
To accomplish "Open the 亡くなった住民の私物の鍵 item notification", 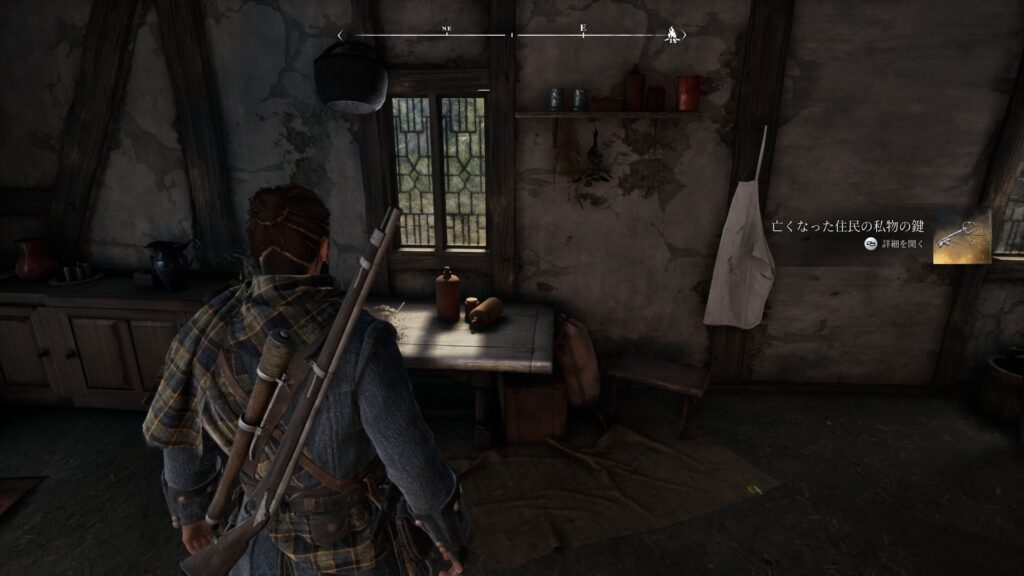I will [848, 228].
